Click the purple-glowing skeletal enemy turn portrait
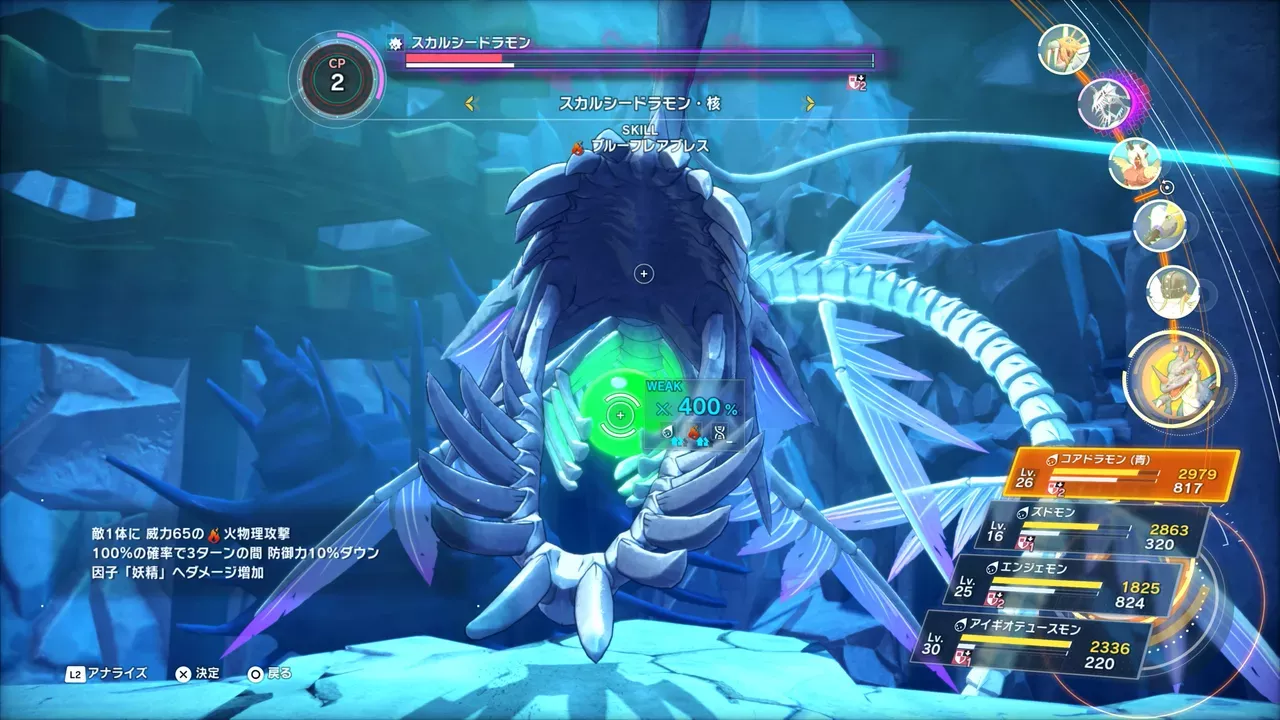This screenshot has height=720, width=1280. [x=1105, y=102]
